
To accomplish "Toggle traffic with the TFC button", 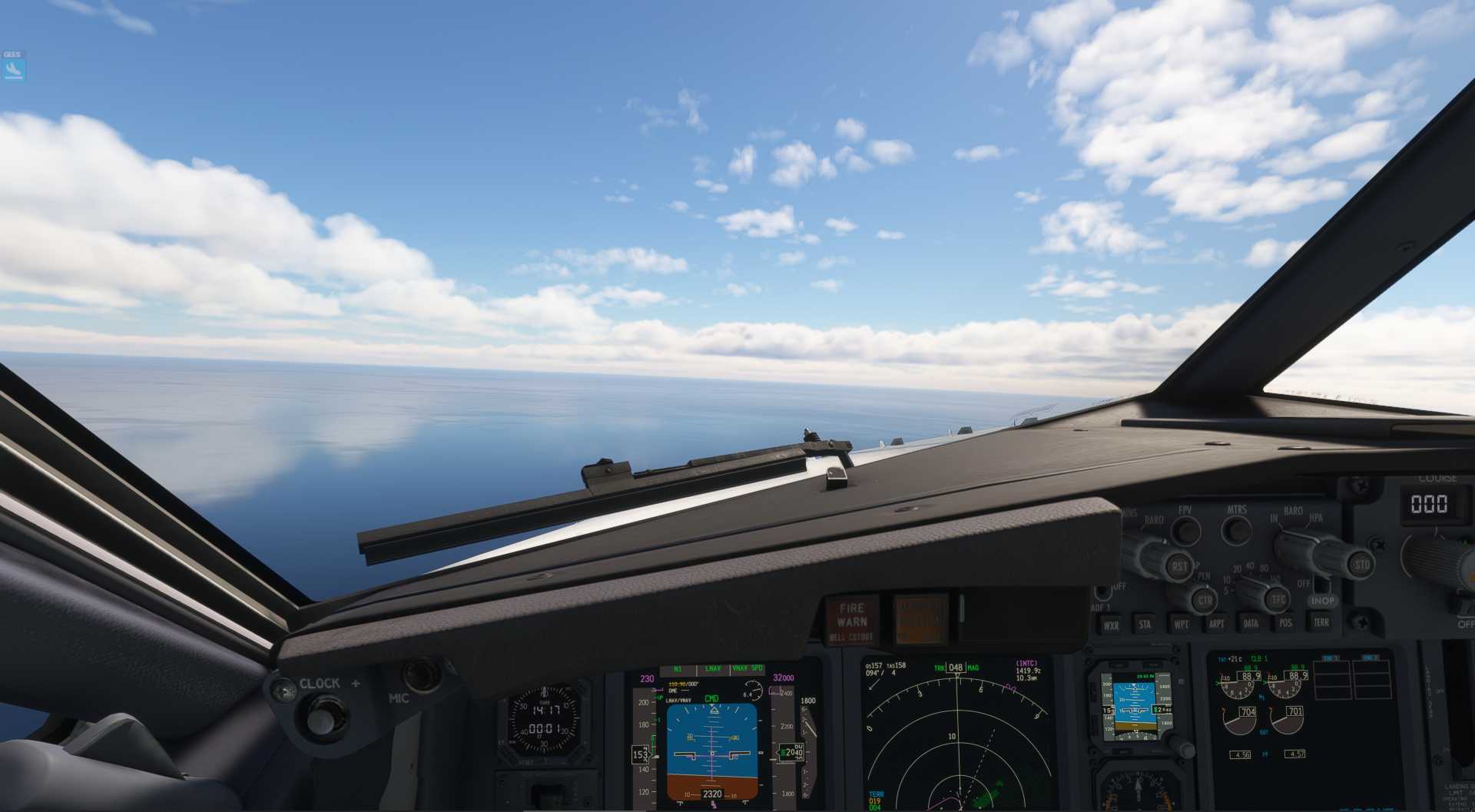I will (1278, 599).
